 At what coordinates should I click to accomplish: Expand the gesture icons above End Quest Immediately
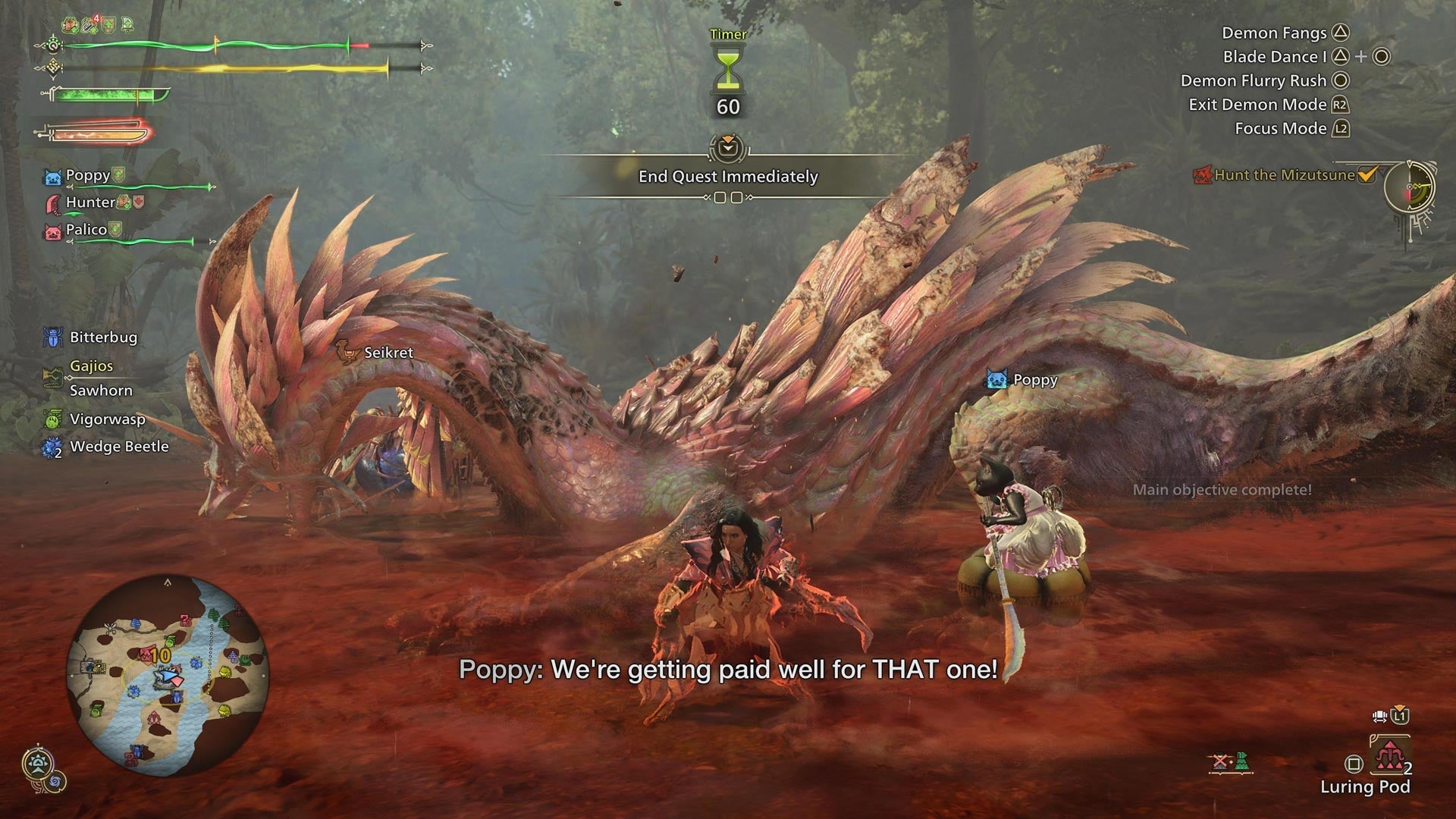[728, 149]
